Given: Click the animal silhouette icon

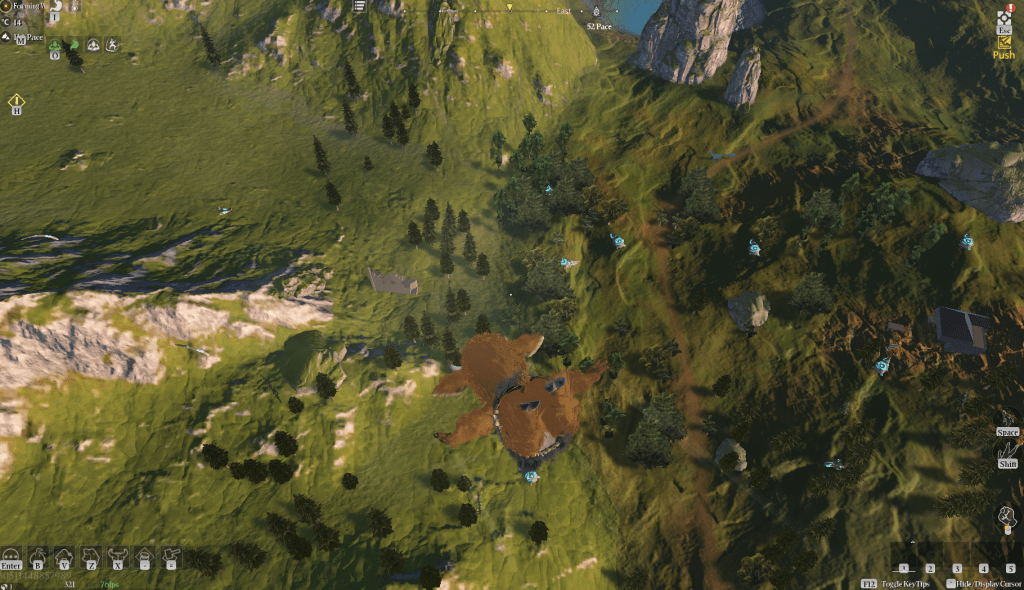Looking at the screenshot, I should pos(91,554).
